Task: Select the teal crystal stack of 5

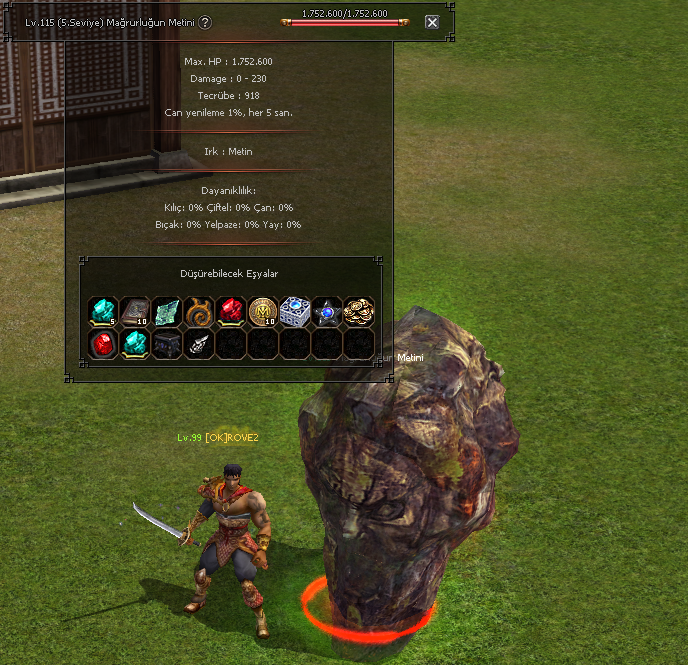Action: pyautogui.click(x=103, y=311)
